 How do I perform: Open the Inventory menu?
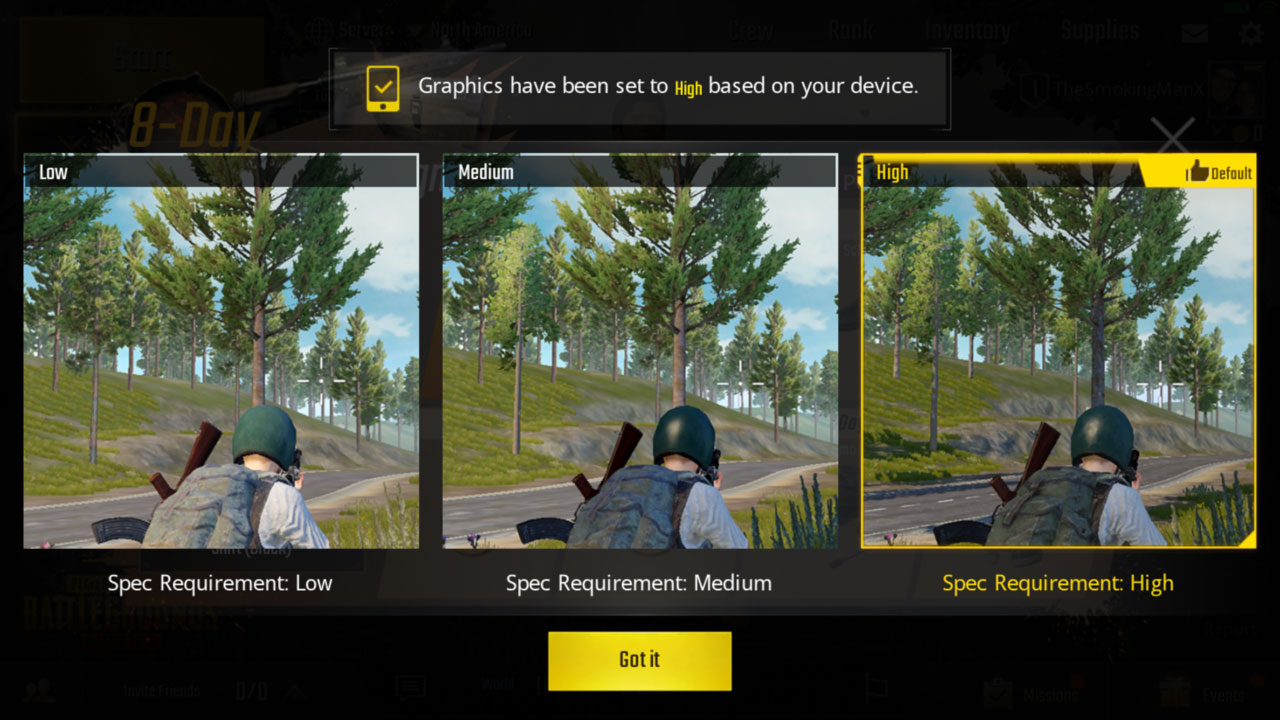pos(967,31)
